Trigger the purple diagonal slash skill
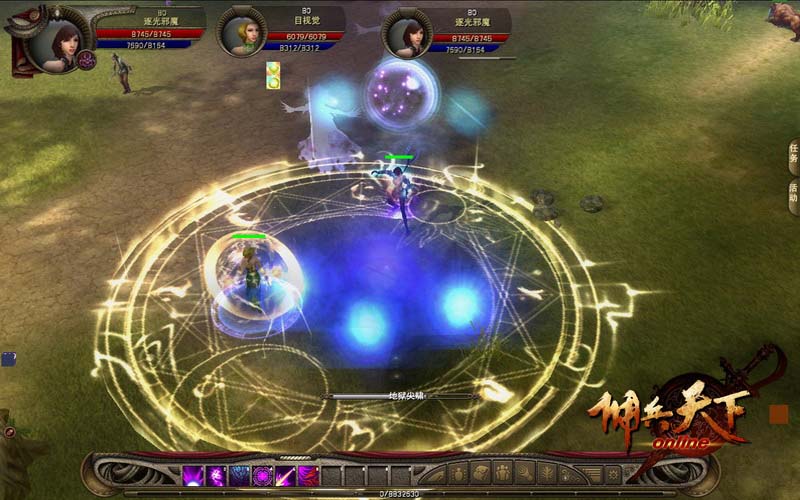800x500 pixels. (286, 476)
